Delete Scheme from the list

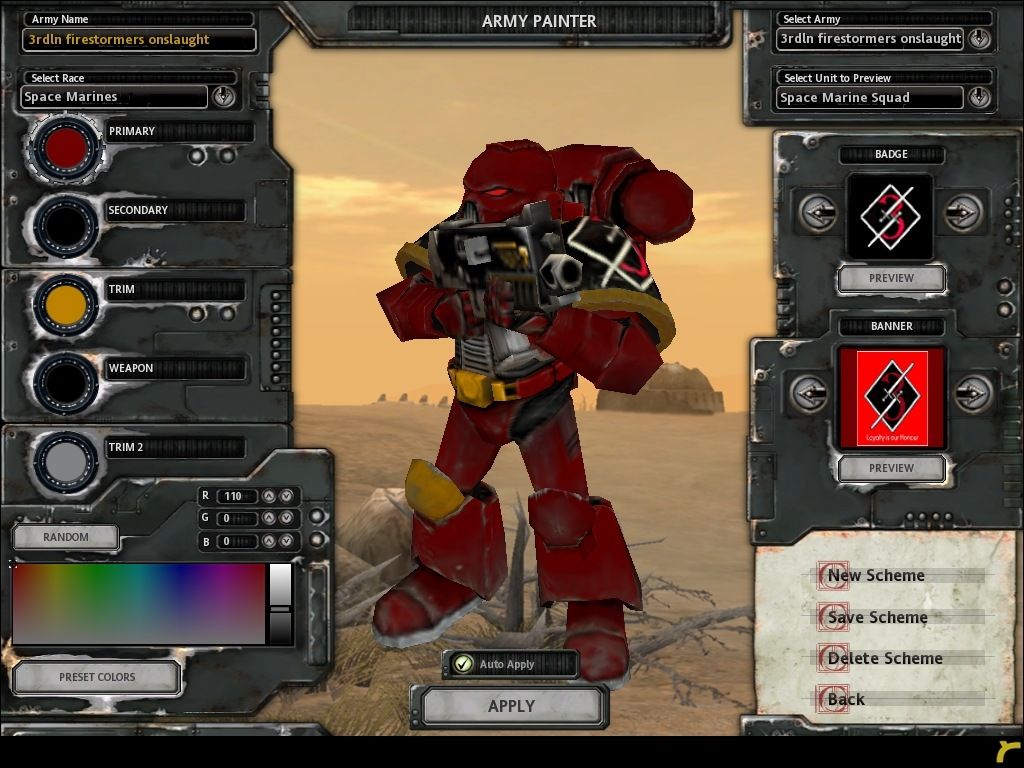tap(884, 659)
